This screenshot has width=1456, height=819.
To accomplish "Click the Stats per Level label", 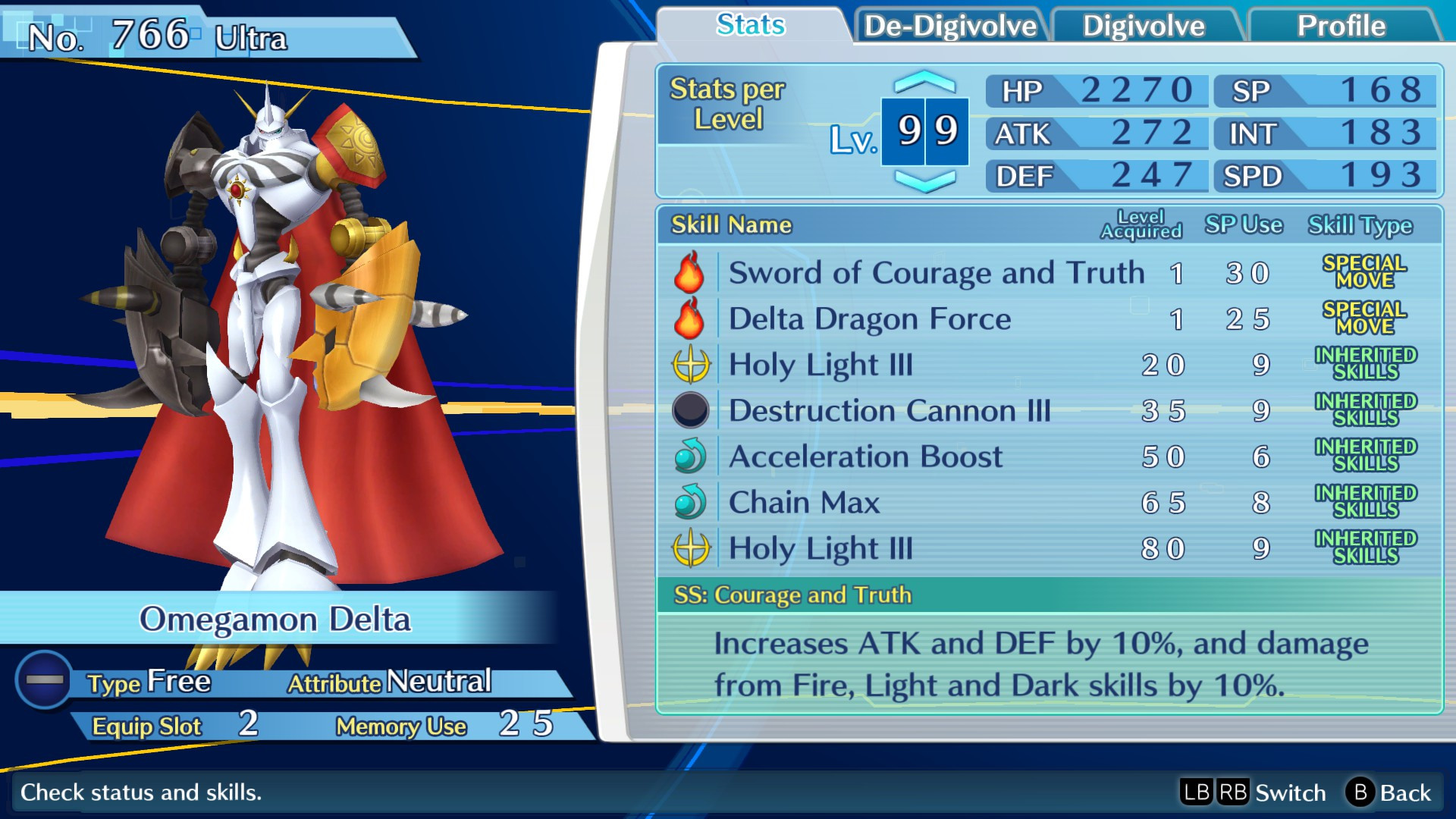I will (x=728, y=103).
